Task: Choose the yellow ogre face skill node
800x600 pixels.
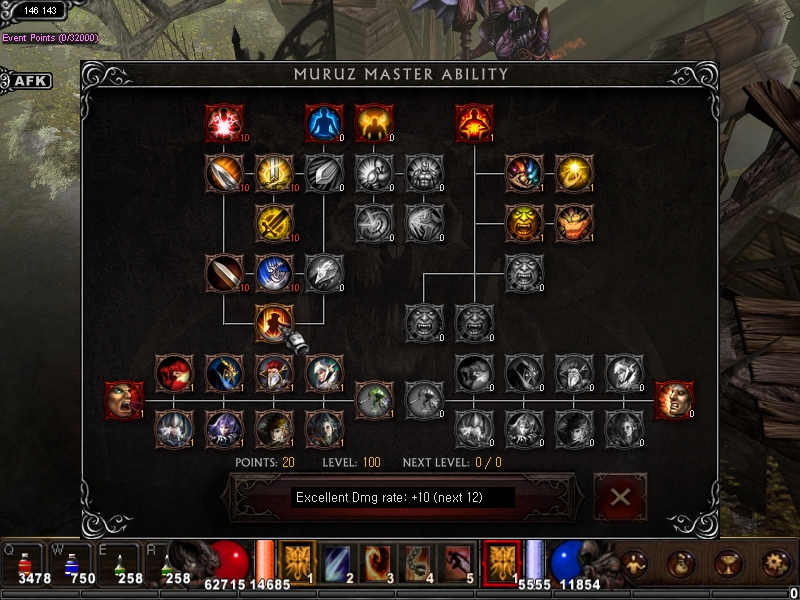Action: click(524, 223)
